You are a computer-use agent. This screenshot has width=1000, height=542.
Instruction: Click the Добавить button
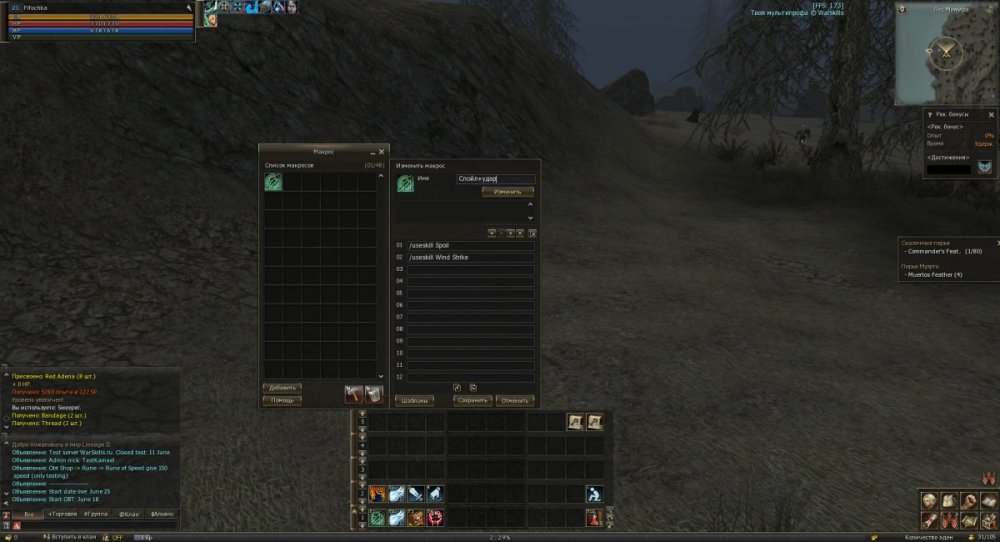pos(282,387)
